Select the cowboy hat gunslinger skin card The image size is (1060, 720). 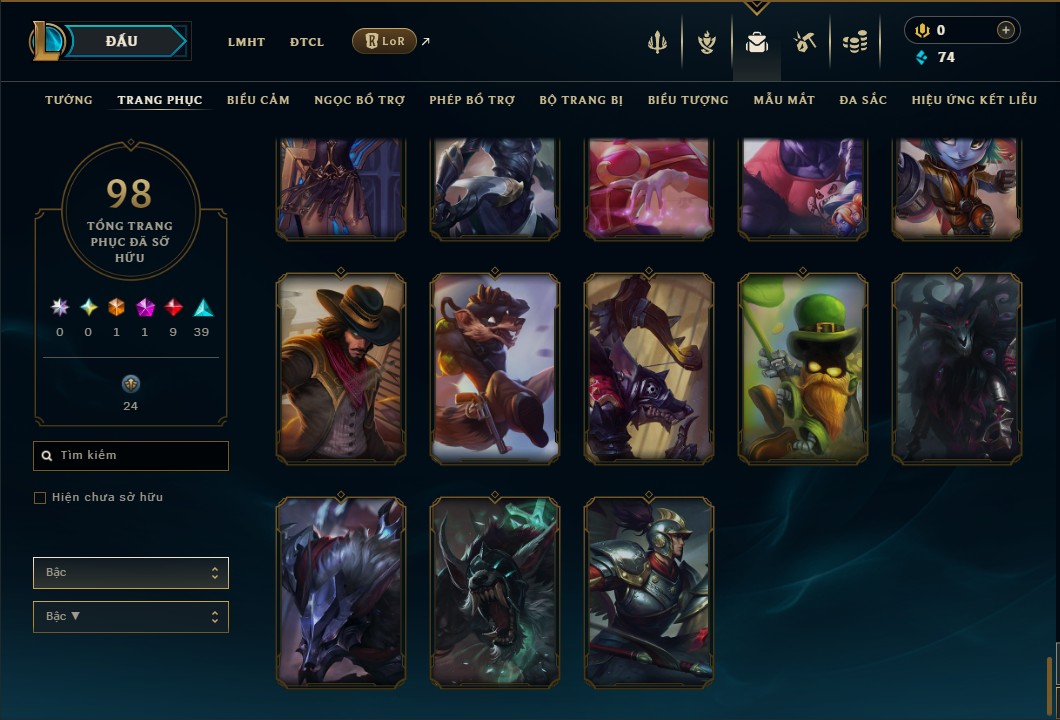pyautogui.click(x=341, y=368)
